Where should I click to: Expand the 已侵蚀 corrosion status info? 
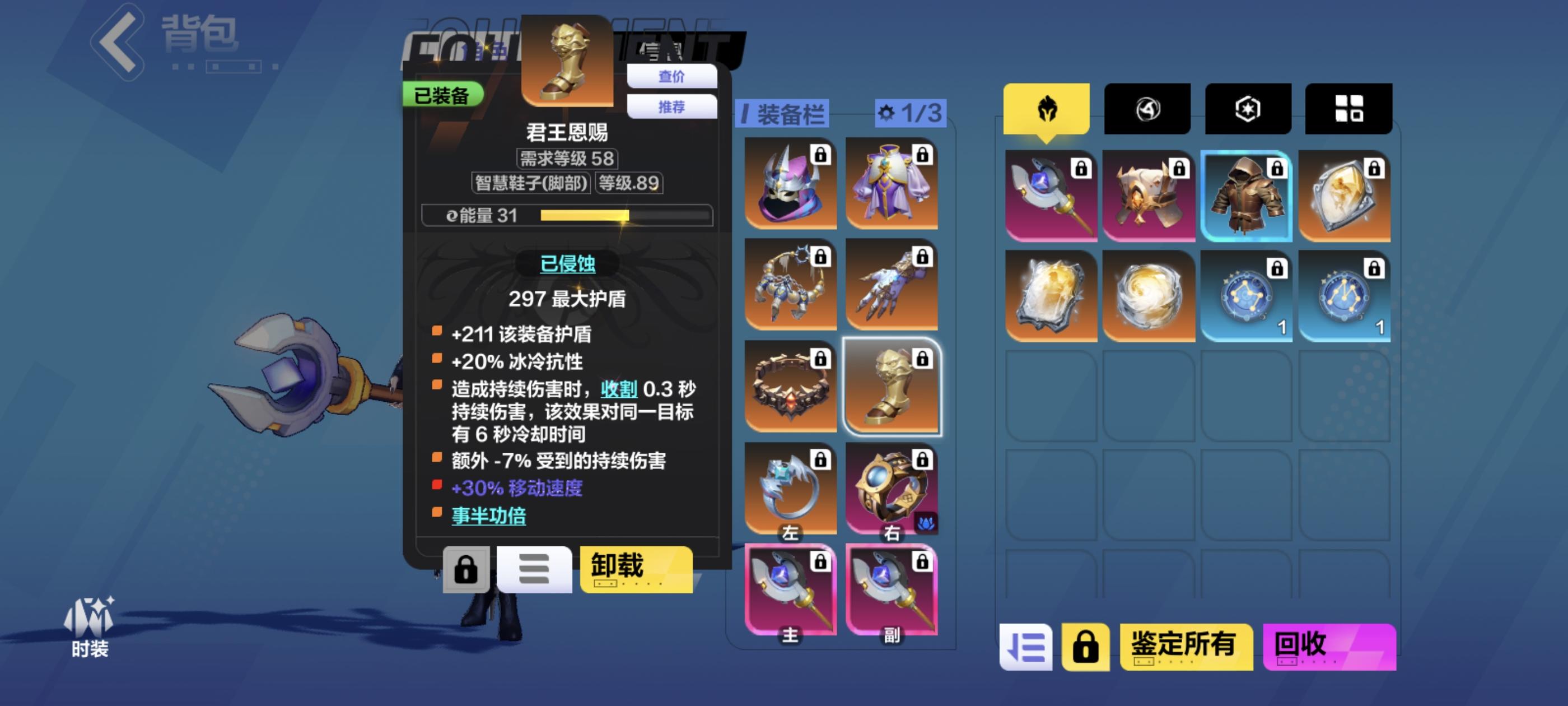click(567, 264)
